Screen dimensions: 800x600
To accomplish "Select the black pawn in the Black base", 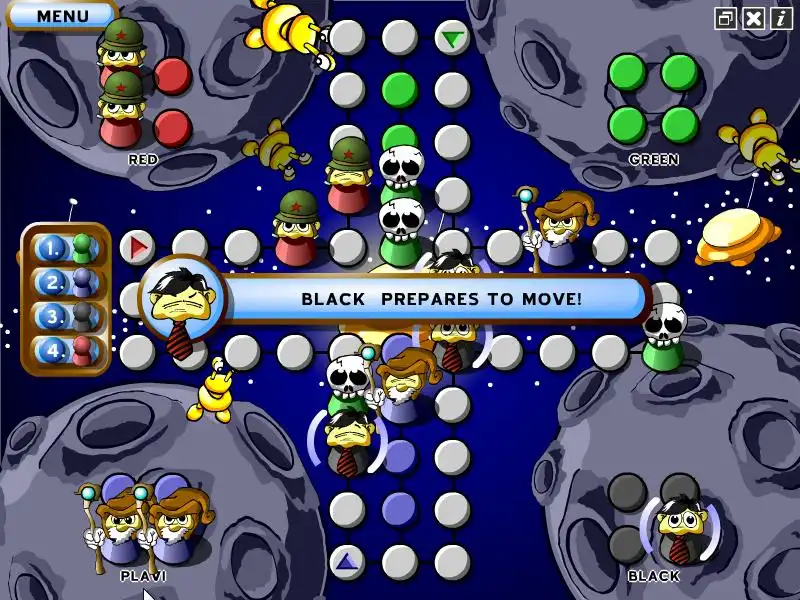I will coord(680,527).
